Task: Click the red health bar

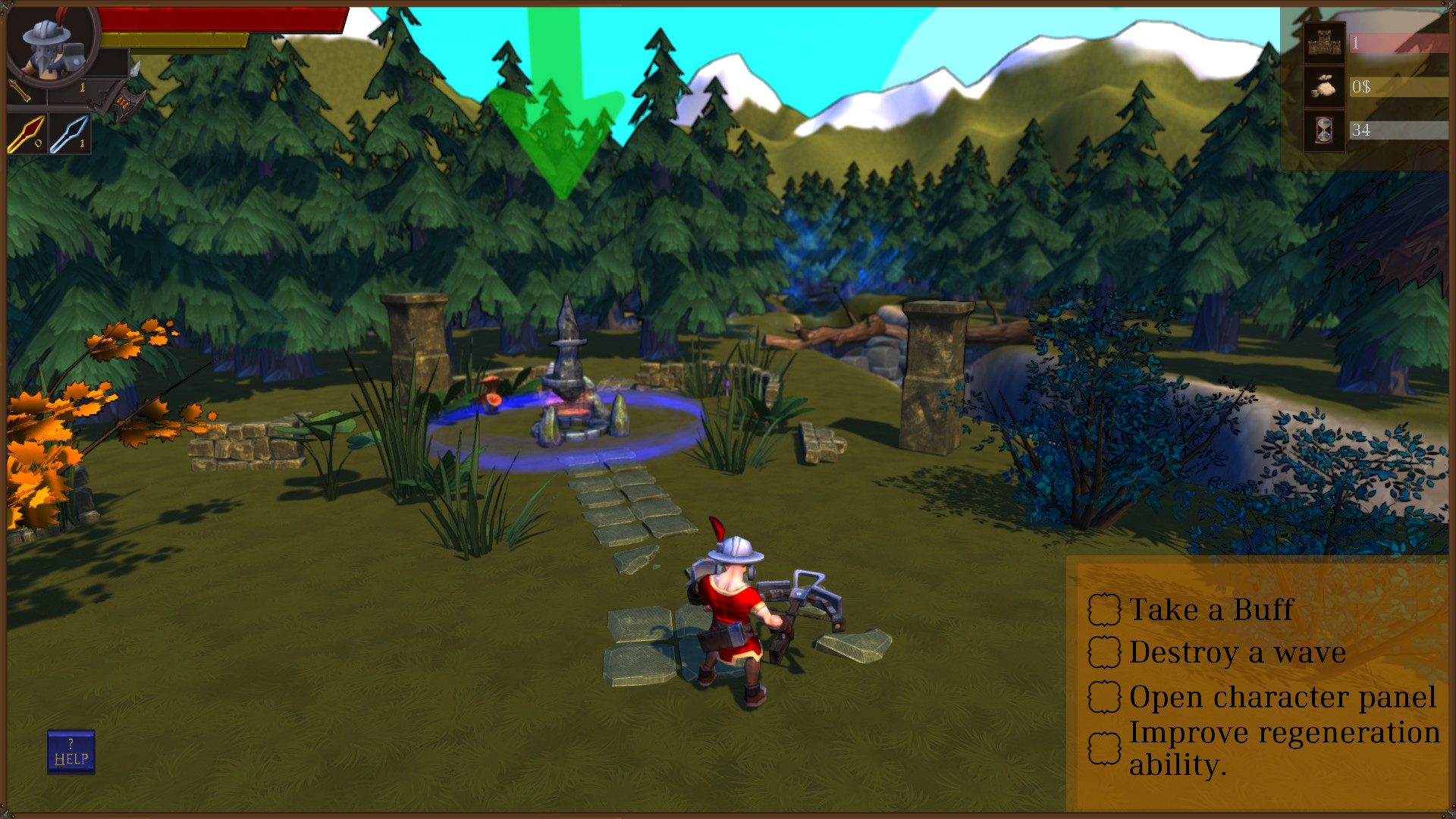Action: click(220, 20)
